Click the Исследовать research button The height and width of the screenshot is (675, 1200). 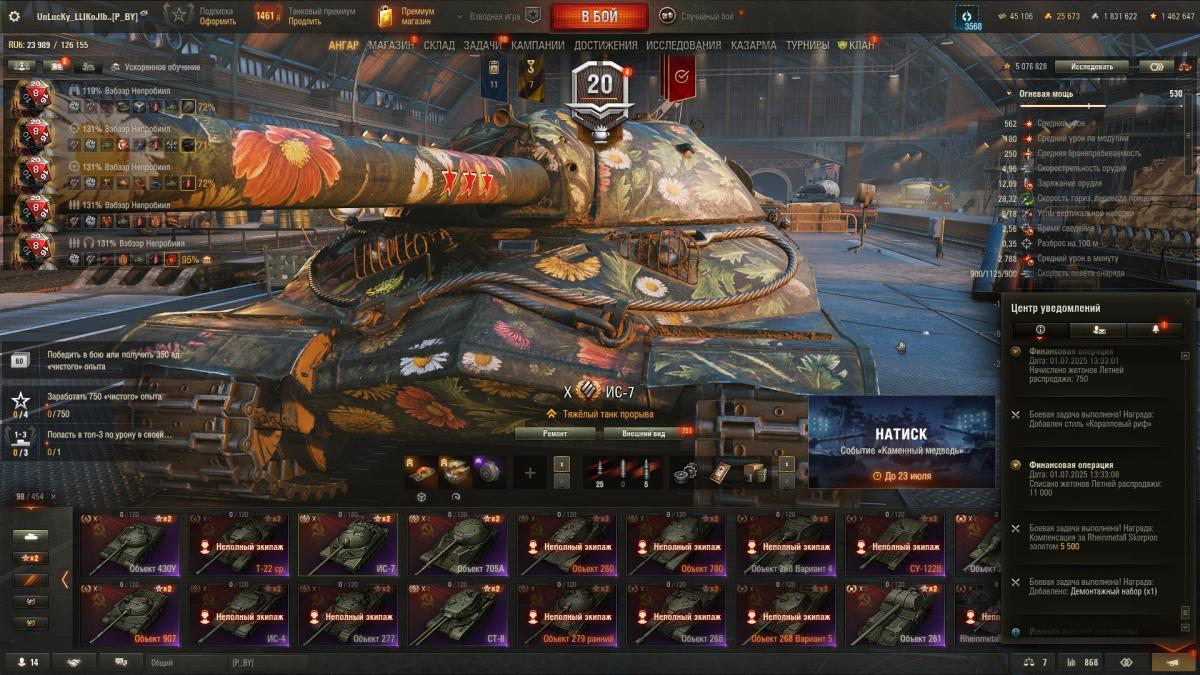point(1092,66)
